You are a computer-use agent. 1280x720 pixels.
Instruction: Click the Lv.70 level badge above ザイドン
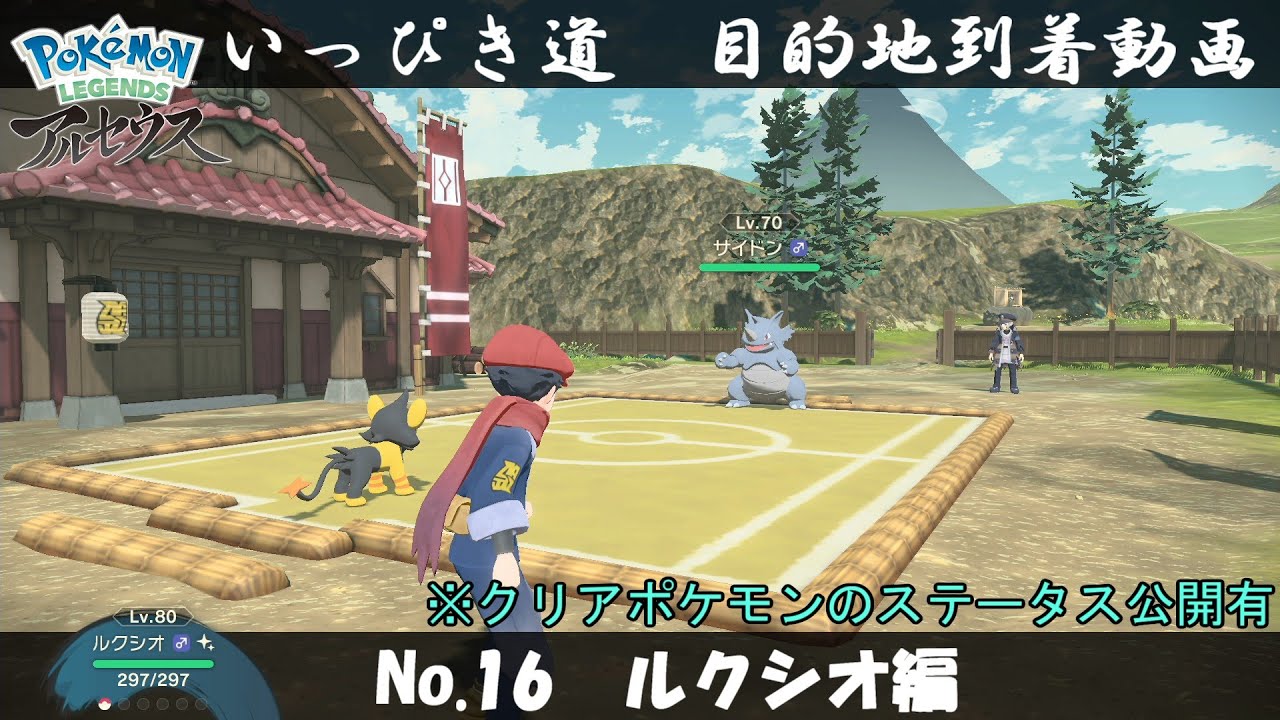[x=758, y=222]
